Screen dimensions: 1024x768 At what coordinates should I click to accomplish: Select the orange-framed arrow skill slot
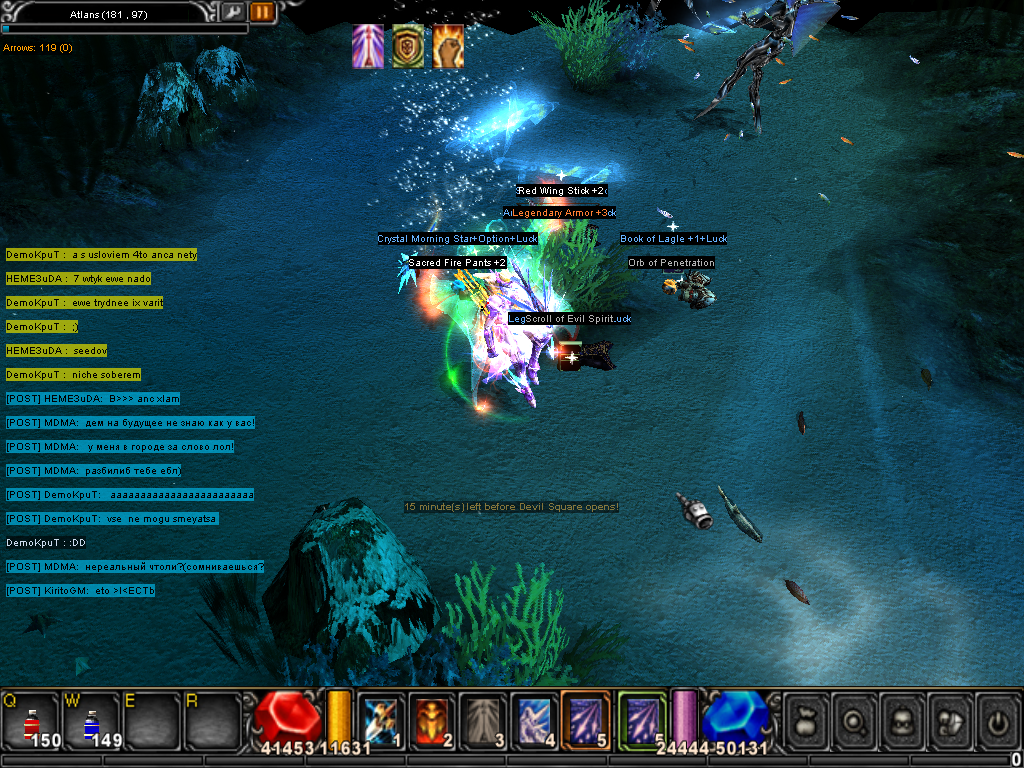586,718
